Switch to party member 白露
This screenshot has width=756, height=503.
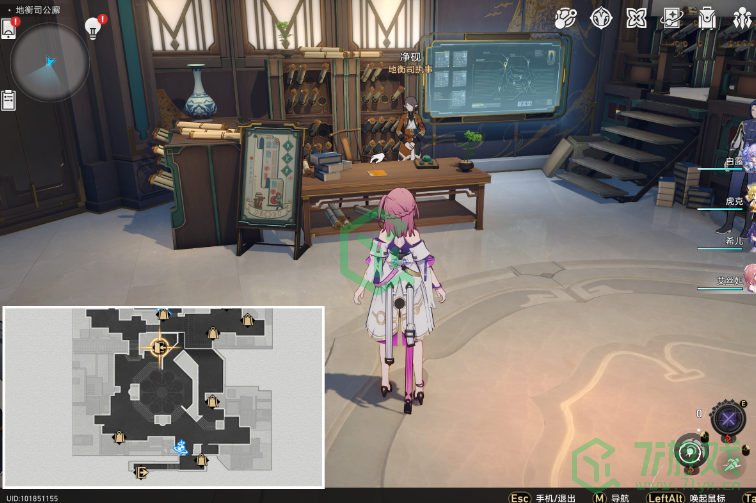click(x=735, y=162)
